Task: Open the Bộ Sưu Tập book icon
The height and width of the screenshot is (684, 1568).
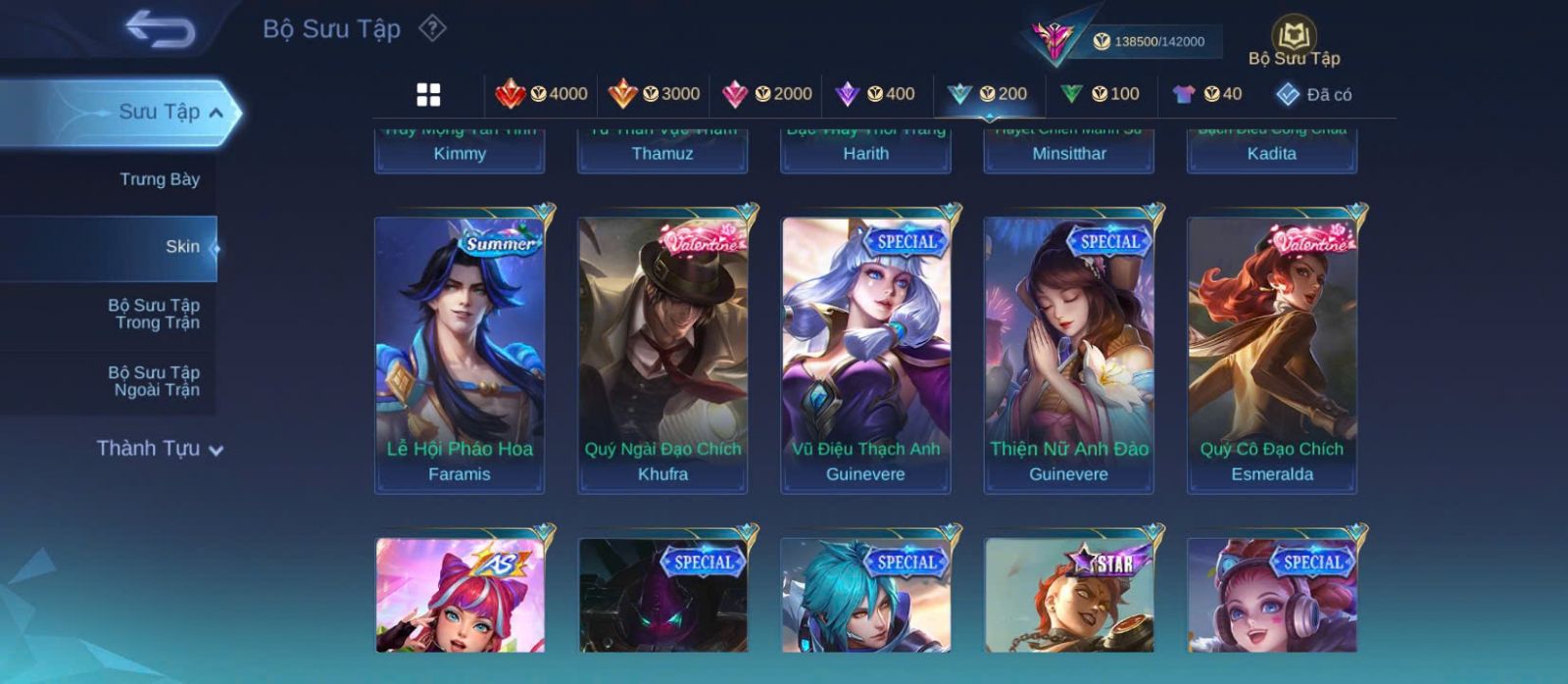Action: tap(1294, 41)
